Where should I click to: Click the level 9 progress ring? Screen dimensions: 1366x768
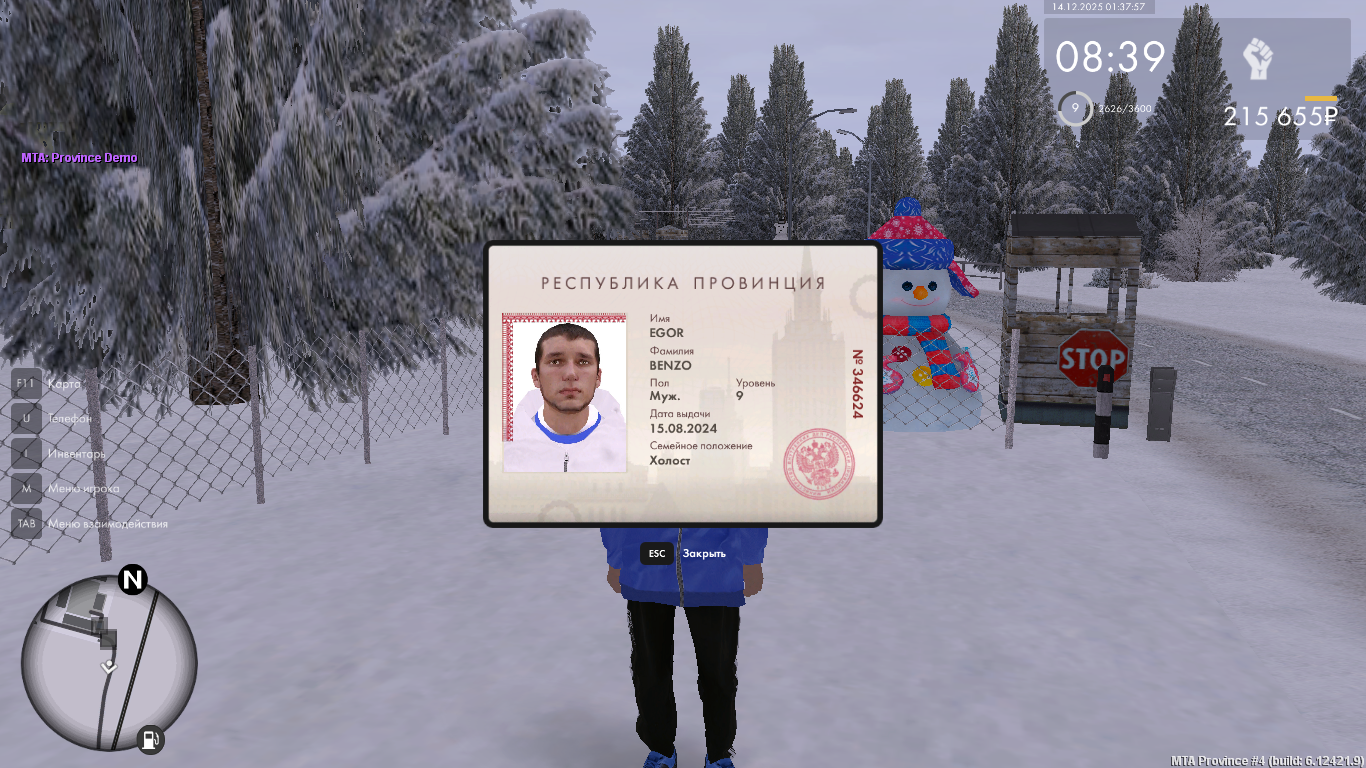pyautogui.click(x=1076, y=108)
